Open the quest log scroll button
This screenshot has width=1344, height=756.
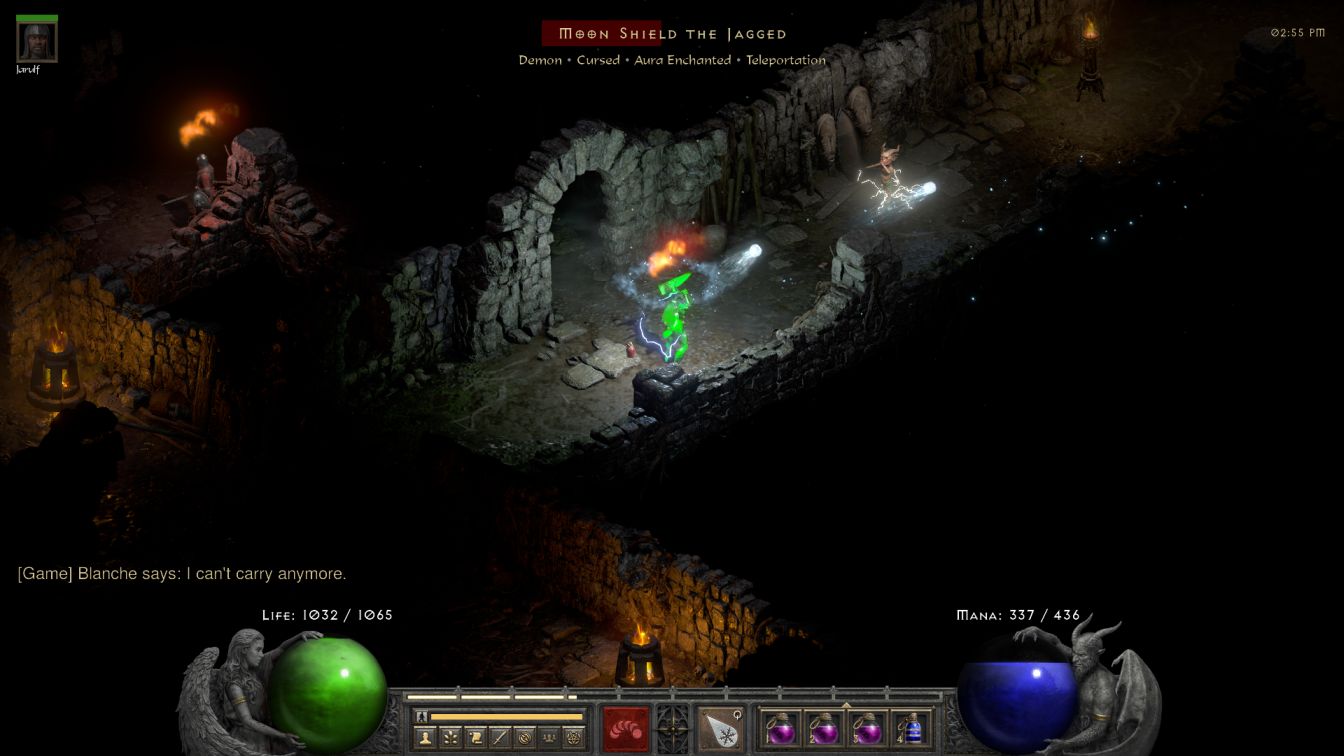point(476,738)
